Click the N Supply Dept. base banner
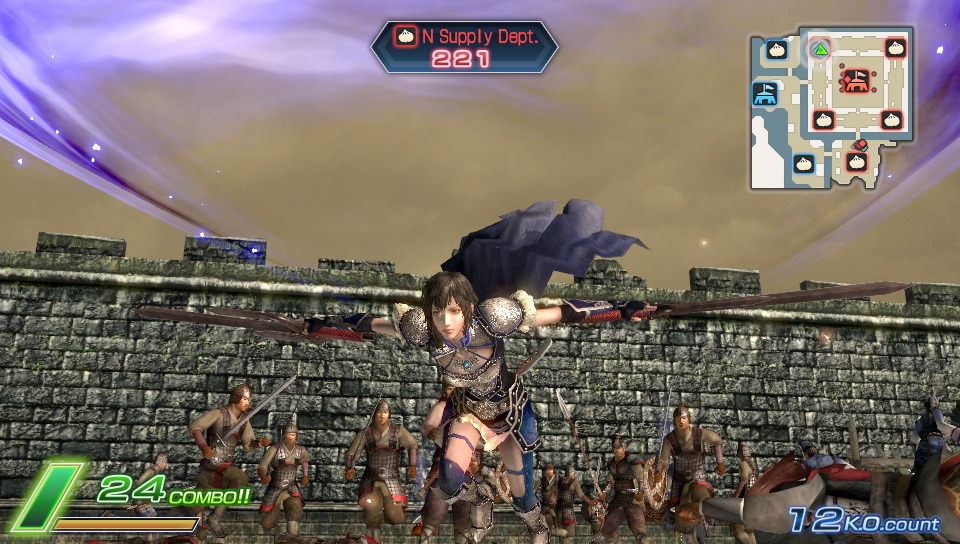960x544 pixels. (x=464, y=46)
